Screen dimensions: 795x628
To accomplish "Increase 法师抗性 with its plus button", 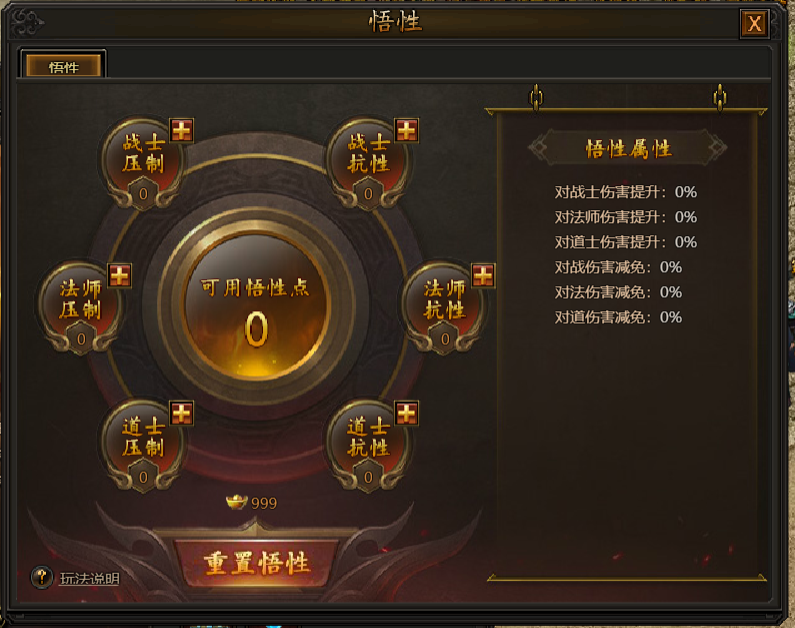I will tap(483, 275).
